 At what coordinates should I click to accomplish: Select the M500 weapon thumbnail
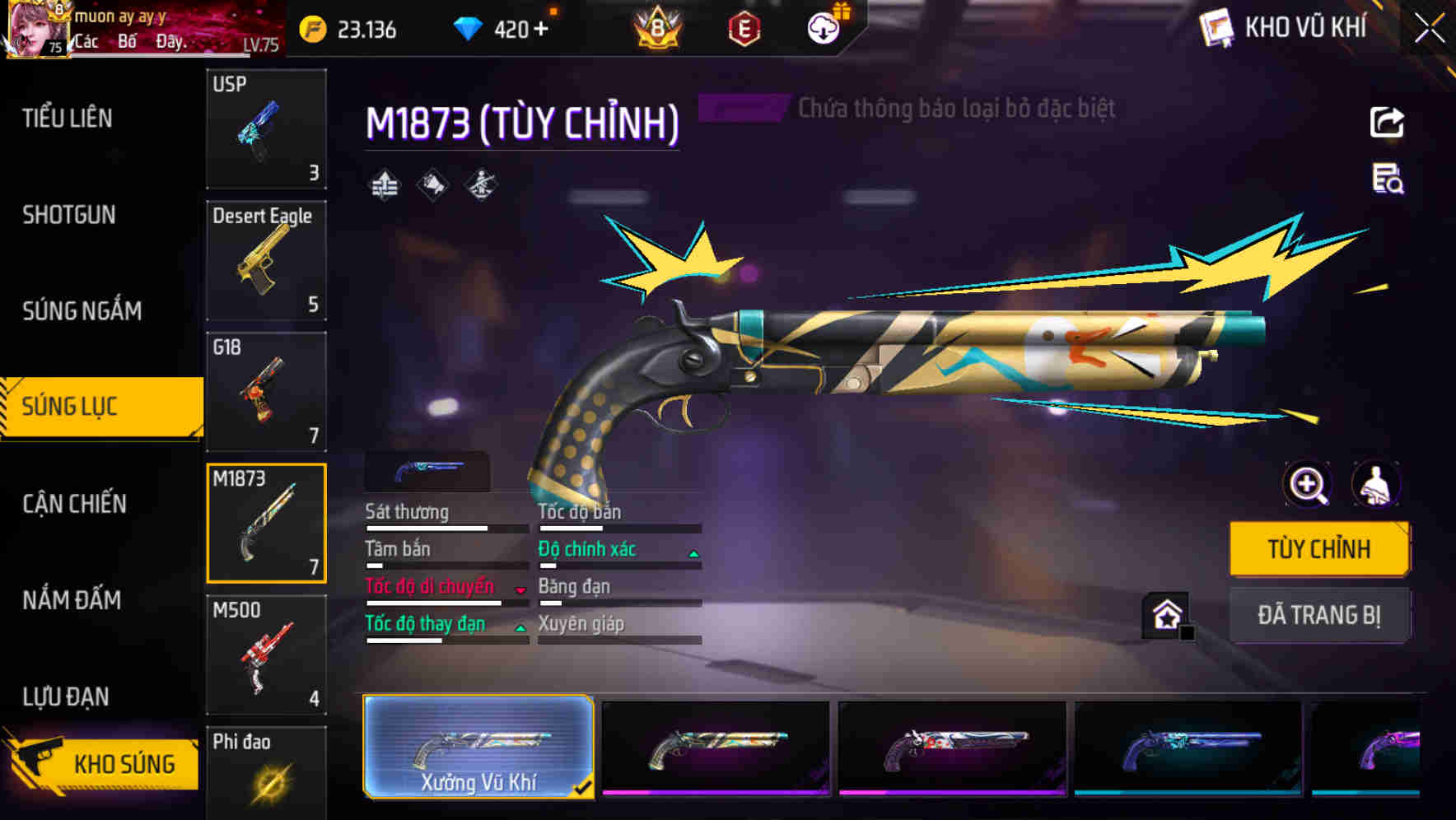266,654
